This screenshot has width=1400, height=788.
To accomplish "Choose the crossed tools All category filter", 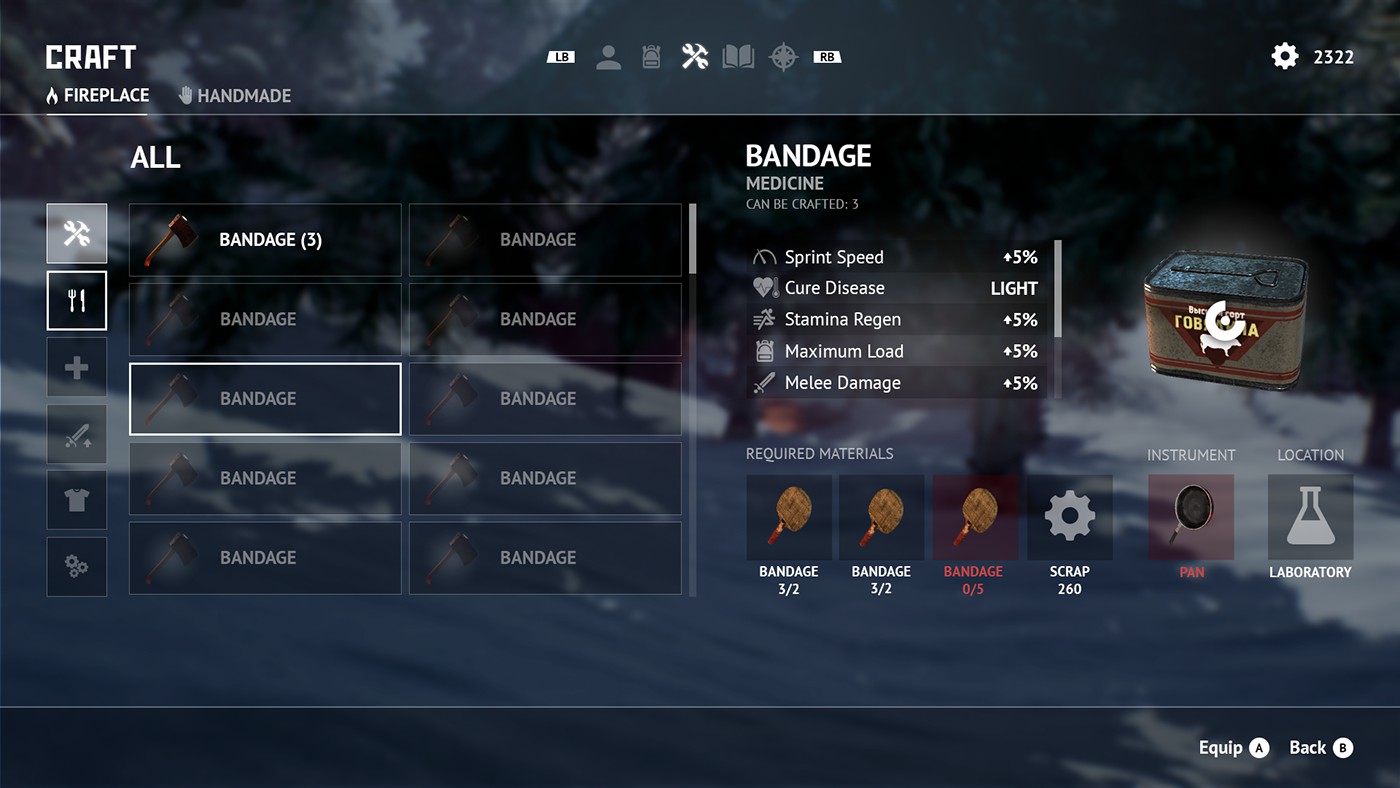I will click(x=77, y=234).
